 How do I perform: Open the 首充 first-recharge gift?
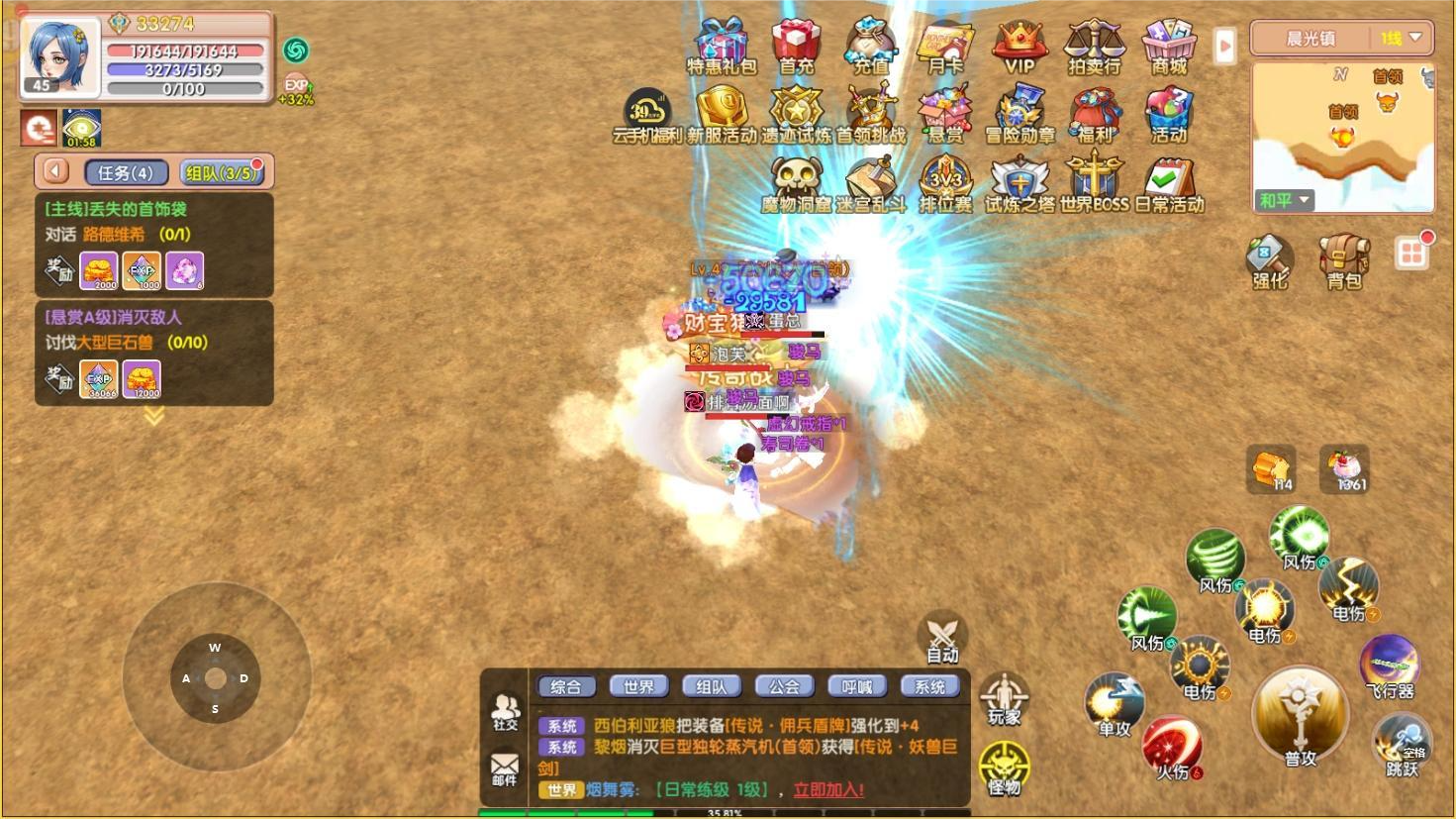pyautogui.click(x=796, y=46)
